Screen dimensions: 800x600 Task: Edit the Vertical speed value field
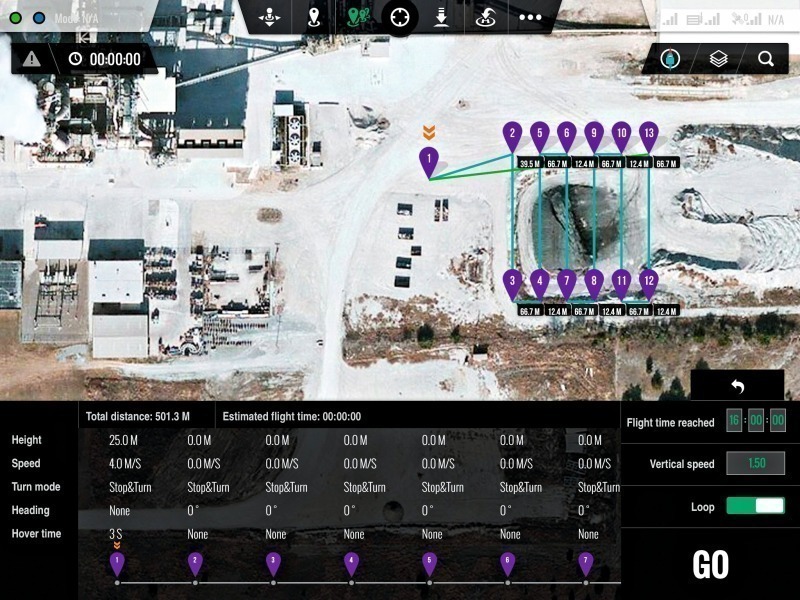click(x=755, y=464)
